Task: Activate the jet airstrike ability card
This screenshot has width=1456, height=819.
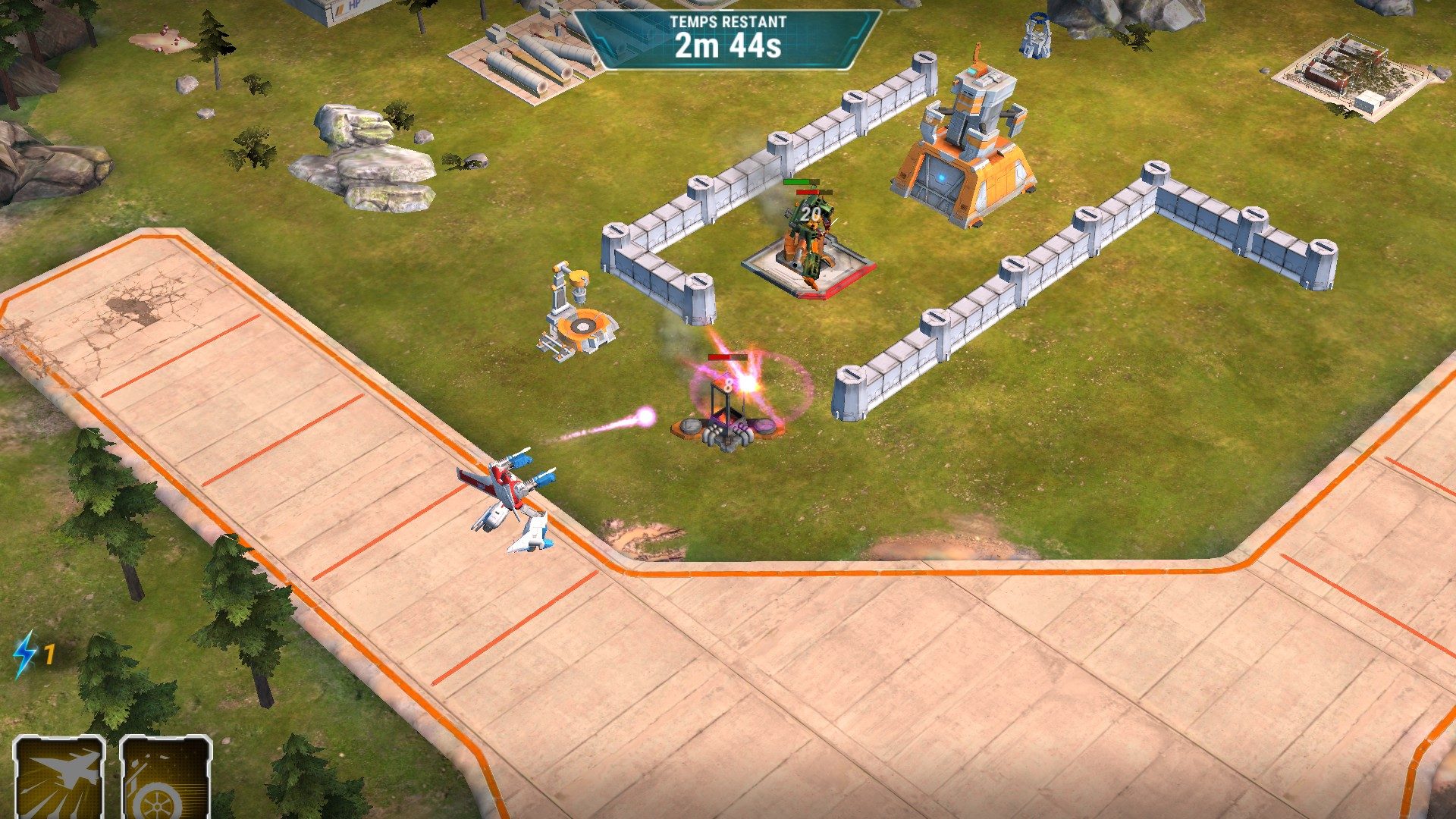Action: click(59, 779)
